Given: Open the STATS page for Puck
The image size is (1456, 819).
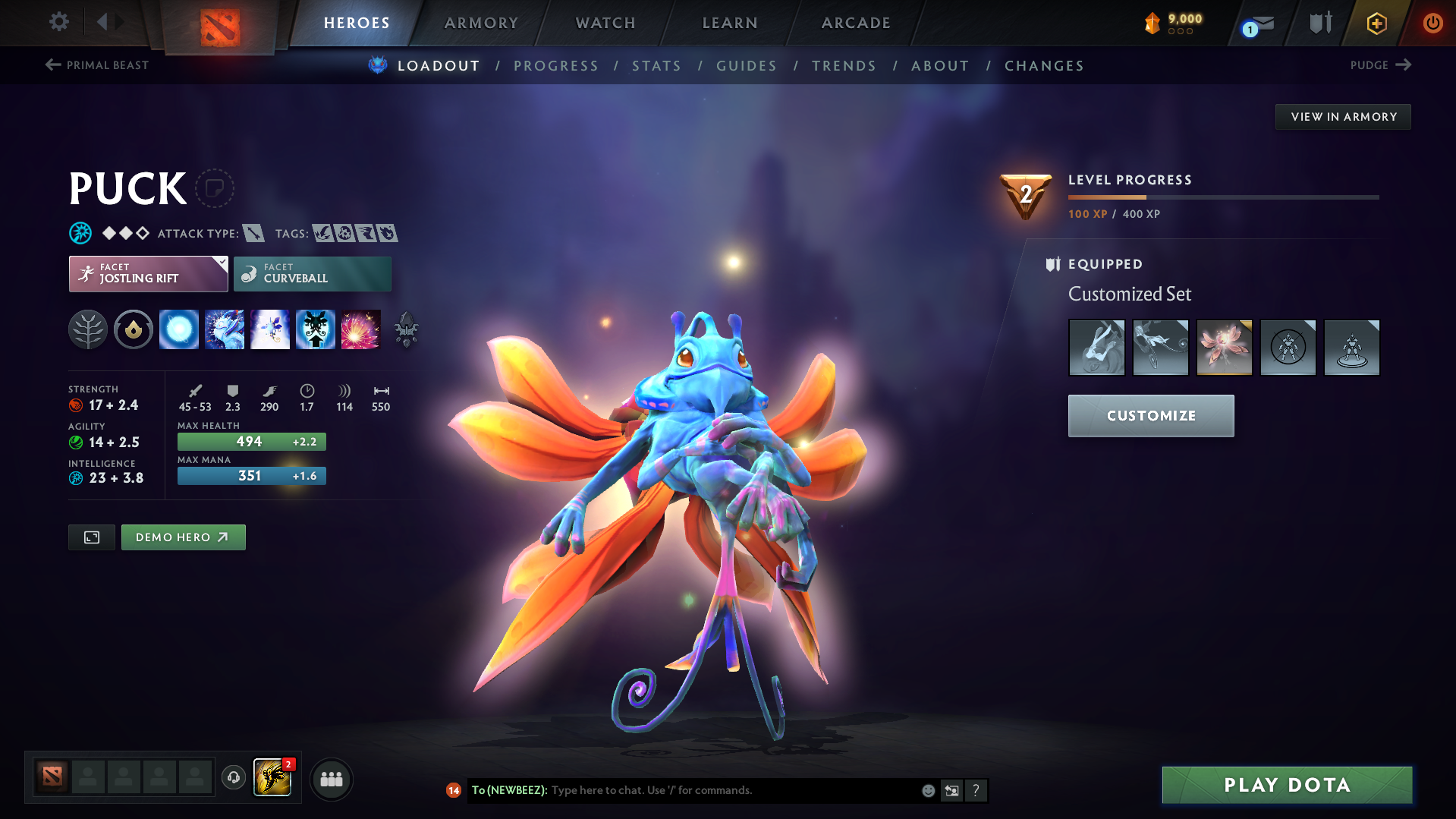Looking at the screenshot, I should (656, 66).
